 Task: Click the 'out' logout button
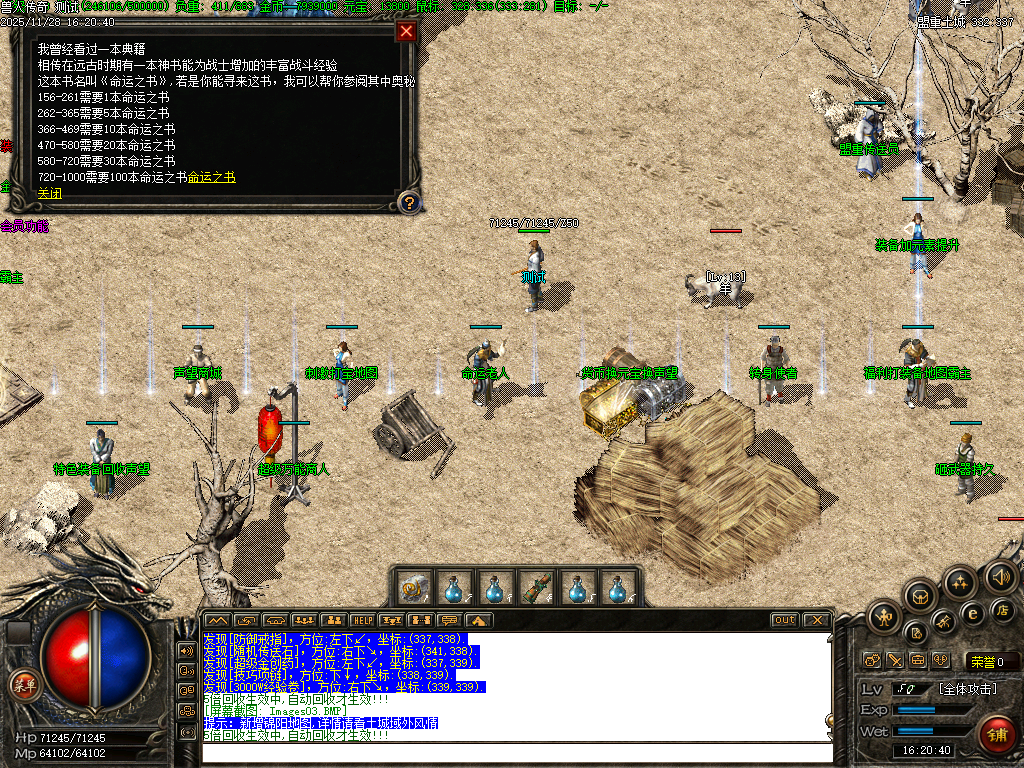pos(784,620)
